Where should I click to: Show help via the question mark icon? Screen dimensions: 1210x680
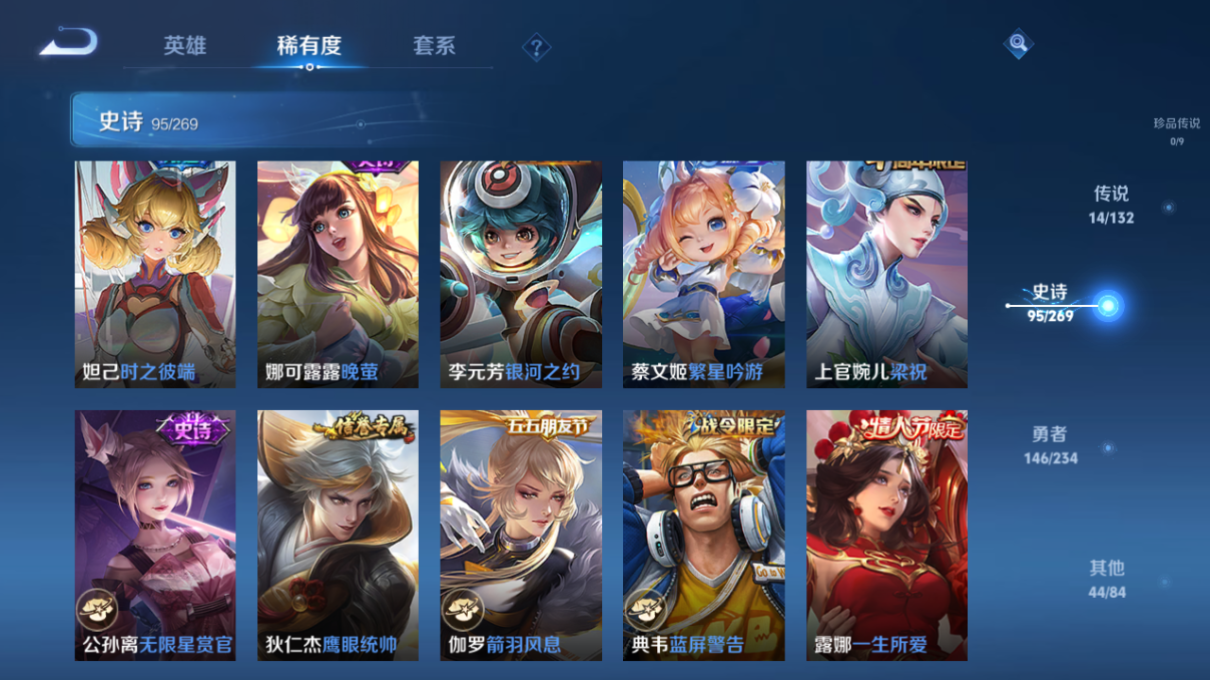coord(536,47)
